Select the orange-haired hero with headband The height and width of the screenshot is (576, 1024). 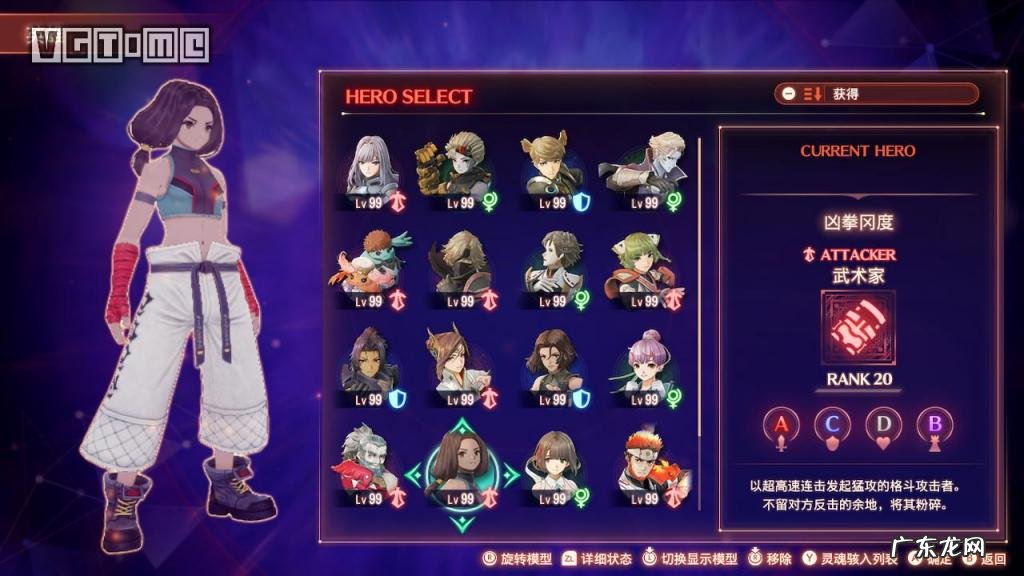642,461
